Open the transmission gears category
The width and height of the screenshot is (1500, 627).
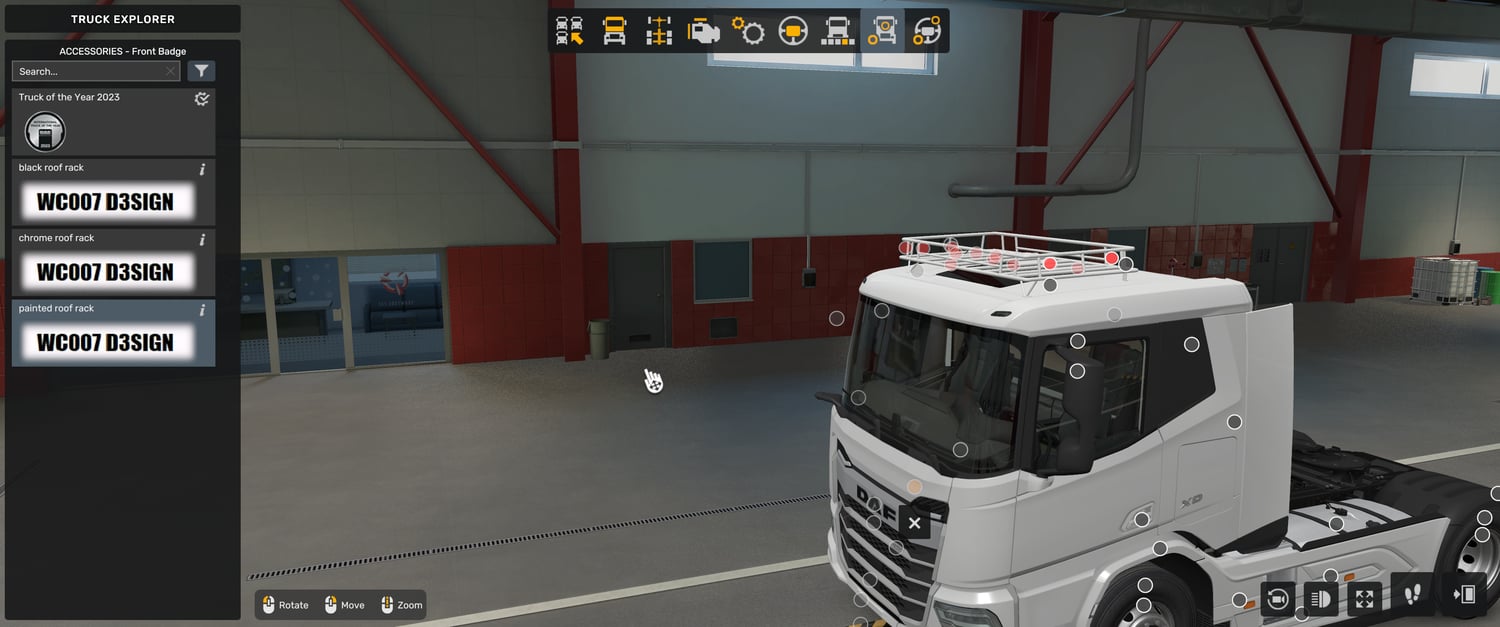(x=748, y=31)
